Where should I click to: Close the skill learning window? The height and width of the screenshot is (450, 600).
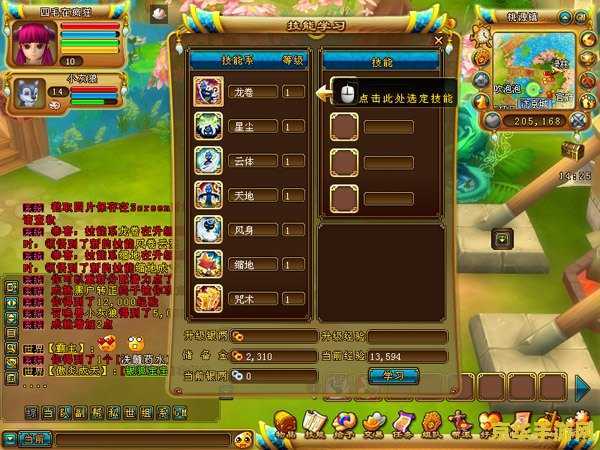438,40
